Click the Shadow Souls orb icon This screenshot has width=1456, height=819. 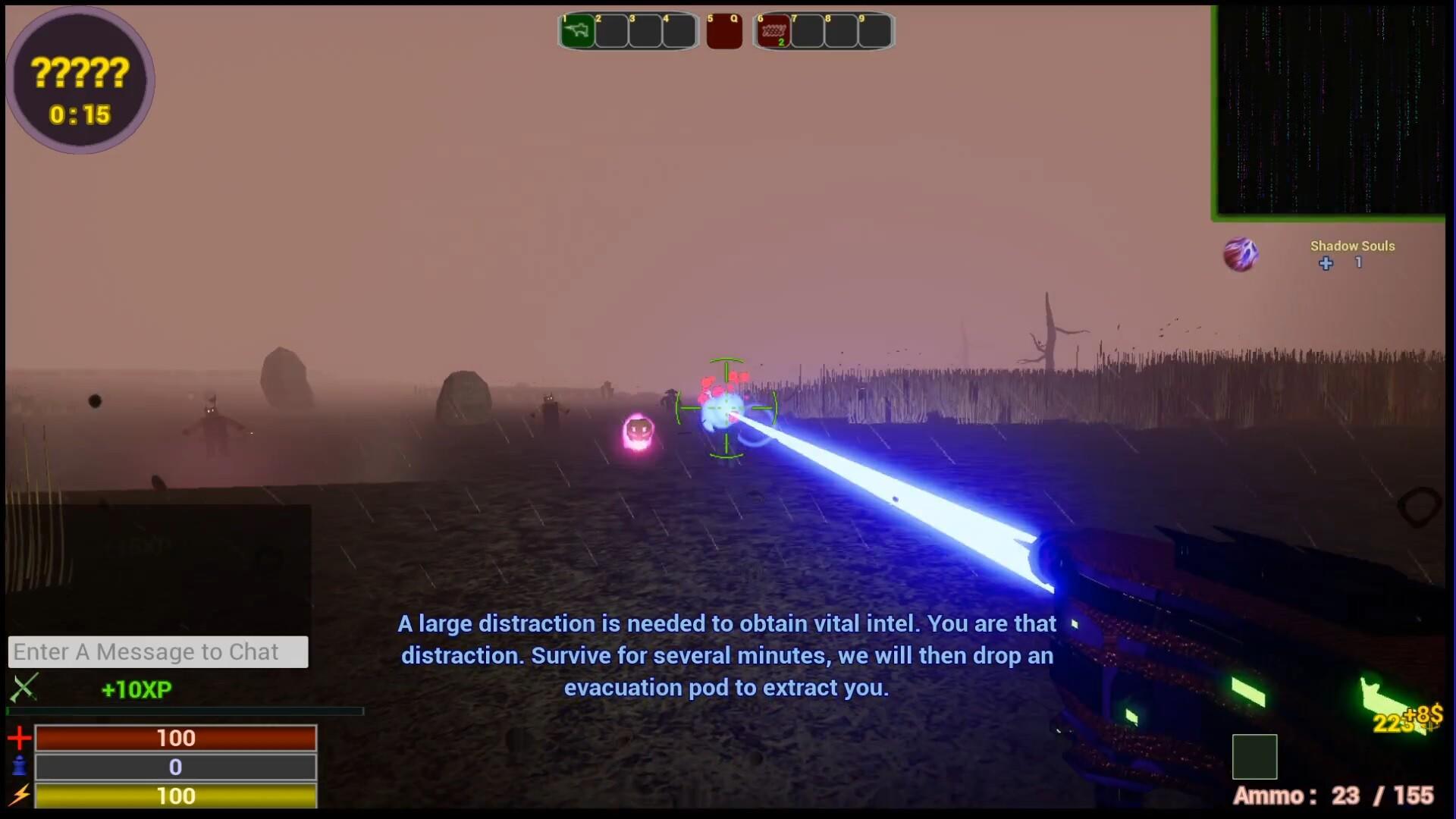tap(1241, 253)
